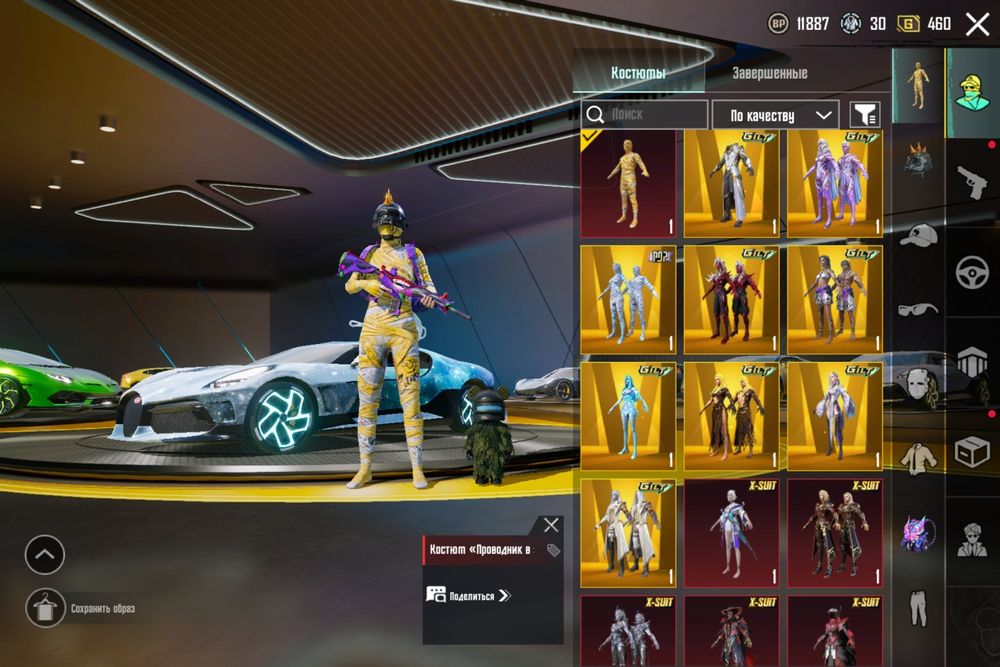Open the filter options icon

pyautogui.click(x=865, y=115)
